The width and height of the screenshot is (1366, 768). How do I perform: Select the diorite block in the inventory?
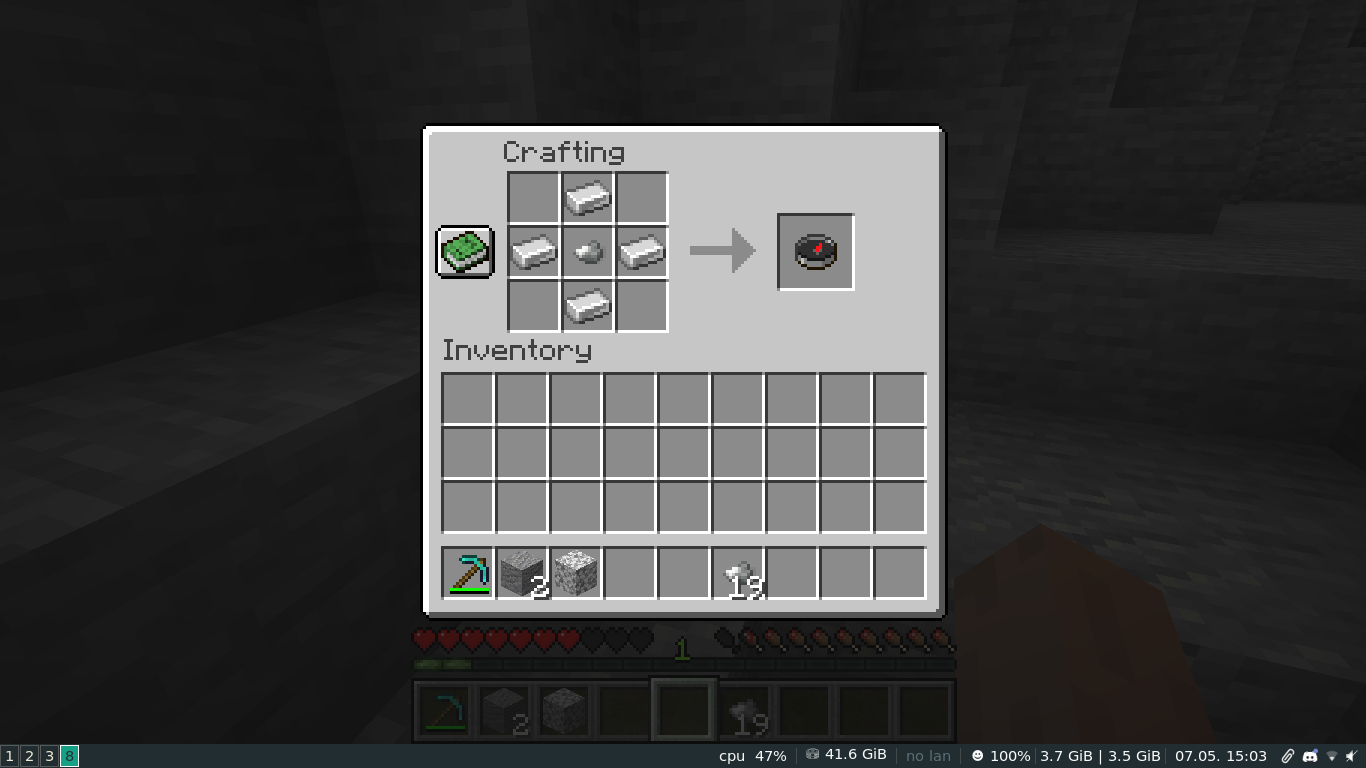tap(575, 573)
